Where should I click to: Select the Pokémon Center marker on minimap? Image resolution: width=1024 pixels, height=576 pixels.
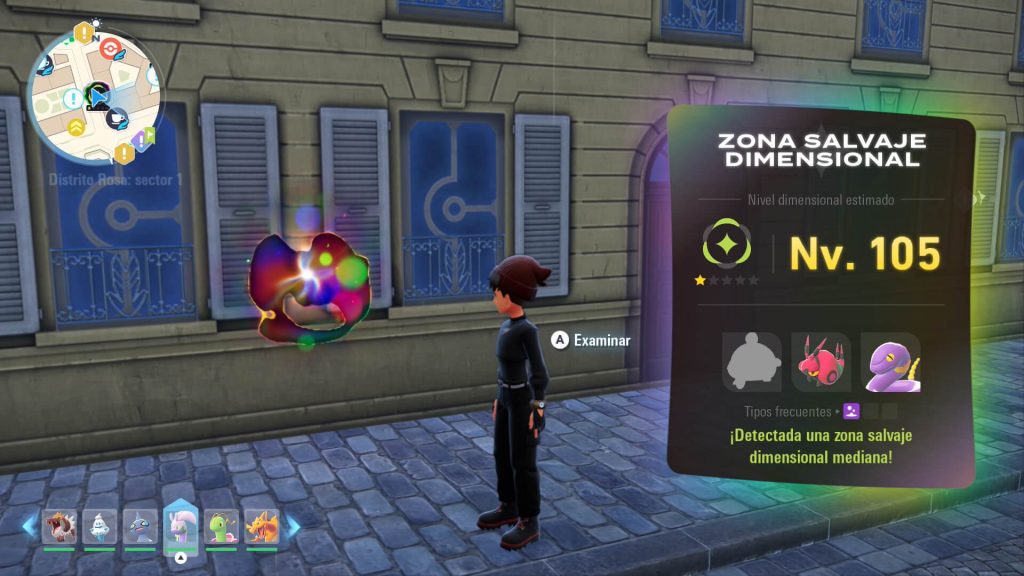tap(110, 47)
